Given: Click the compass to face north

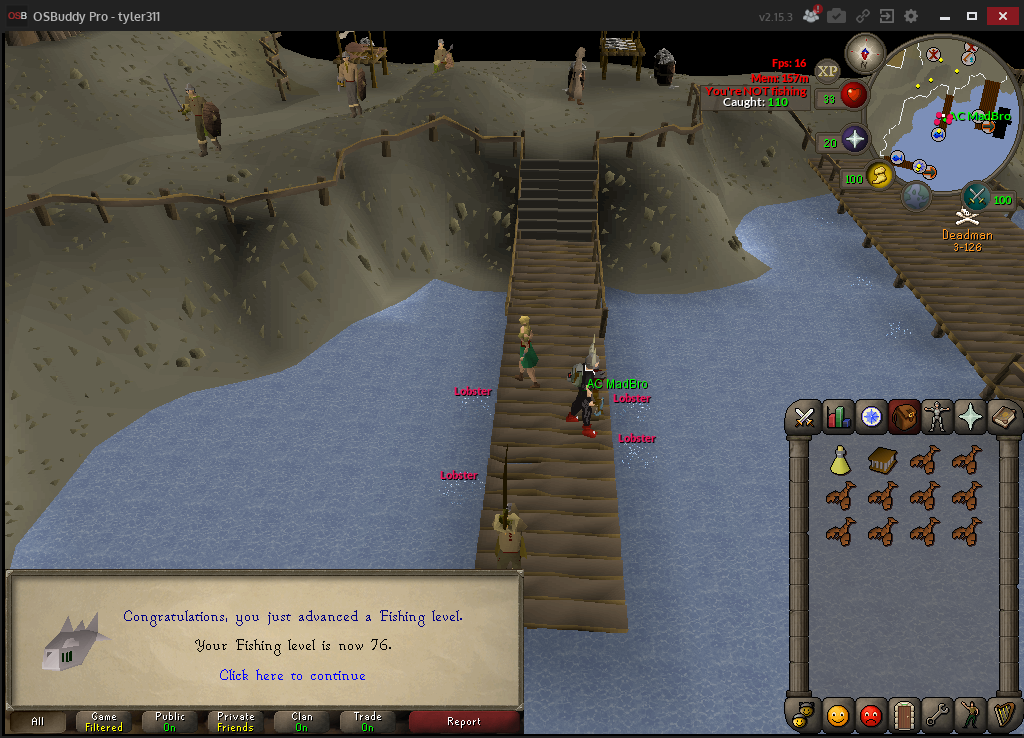Looking at the screenshot, I should [x=864, y=53].
